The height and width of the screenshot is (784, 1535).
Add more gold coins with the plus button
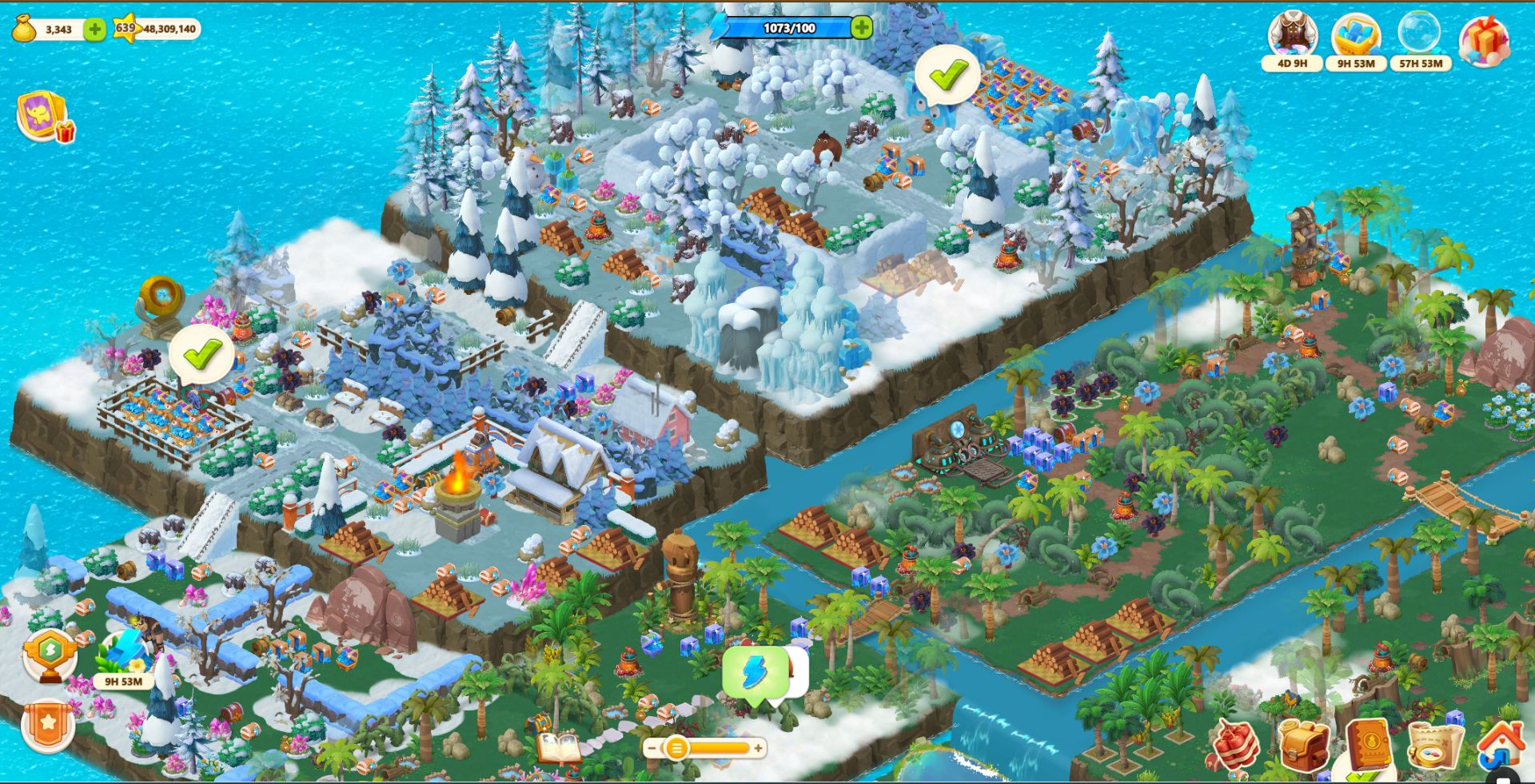click(94, 30)
